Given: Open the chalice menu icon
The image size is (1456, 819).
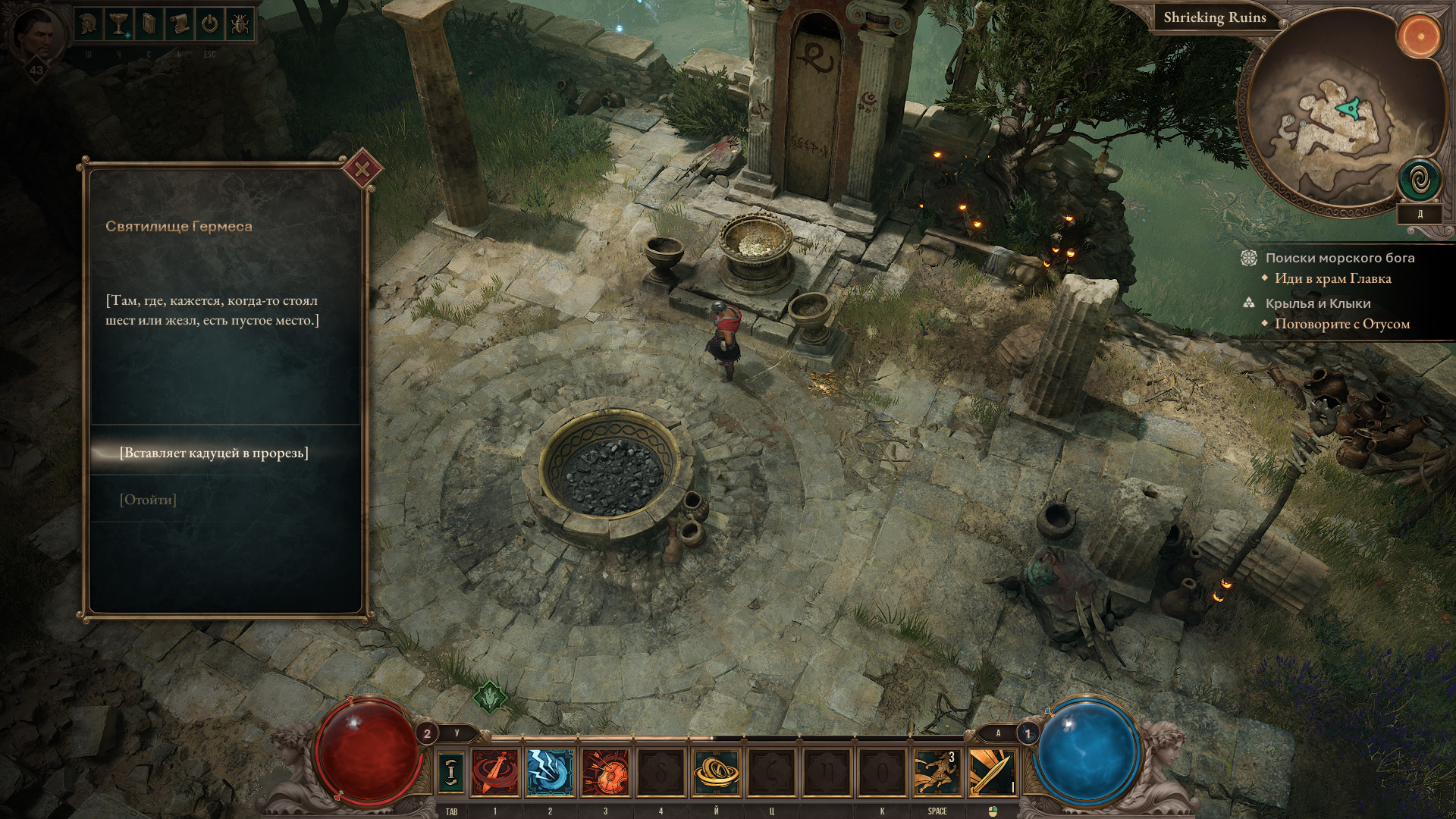Looking at the screenshot, I should (118, 24).
